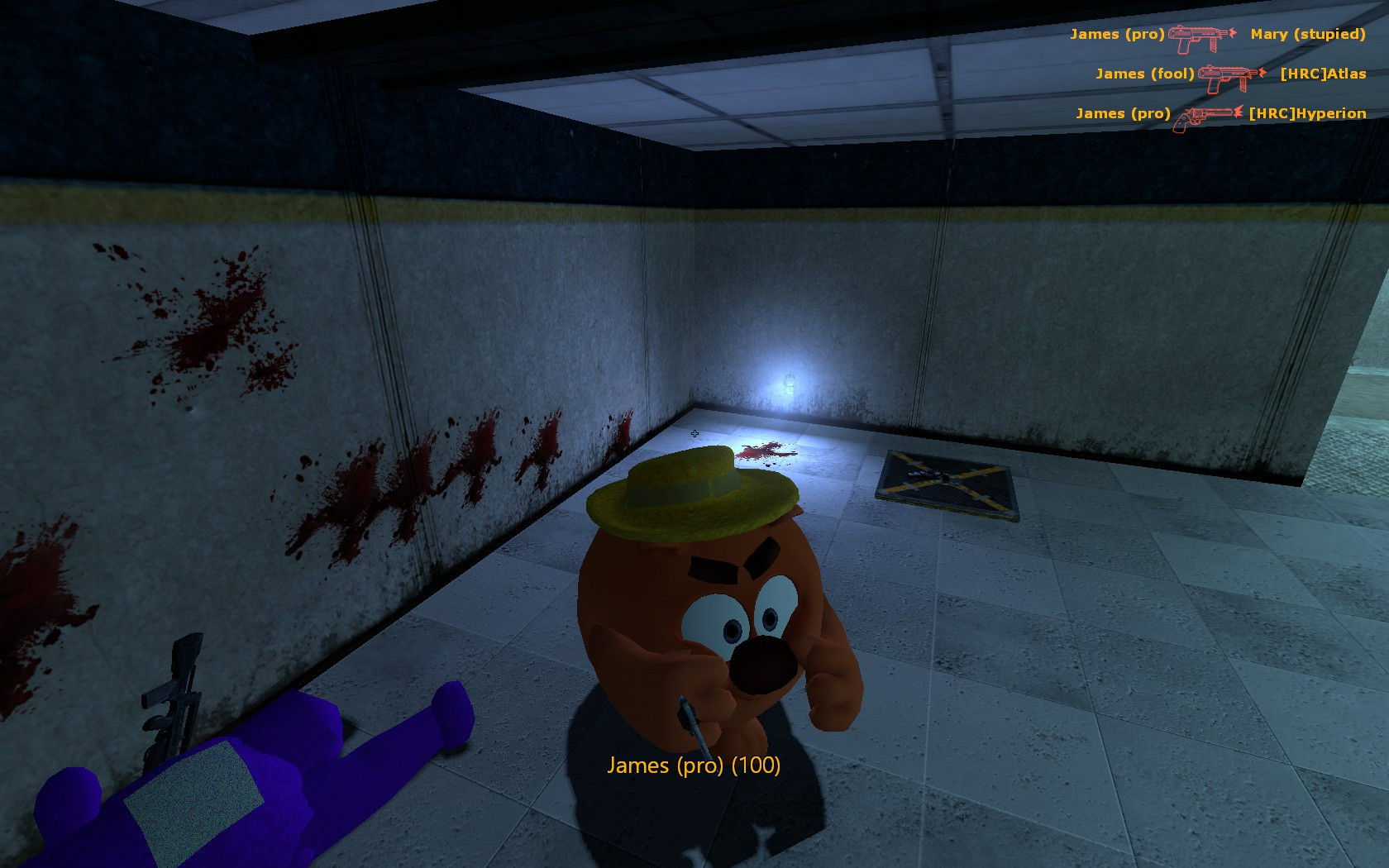The height and width of the screenshot is (868, 1389).
Task: Click James (pro) name in the top kill entry
Action: point(1116,35)
